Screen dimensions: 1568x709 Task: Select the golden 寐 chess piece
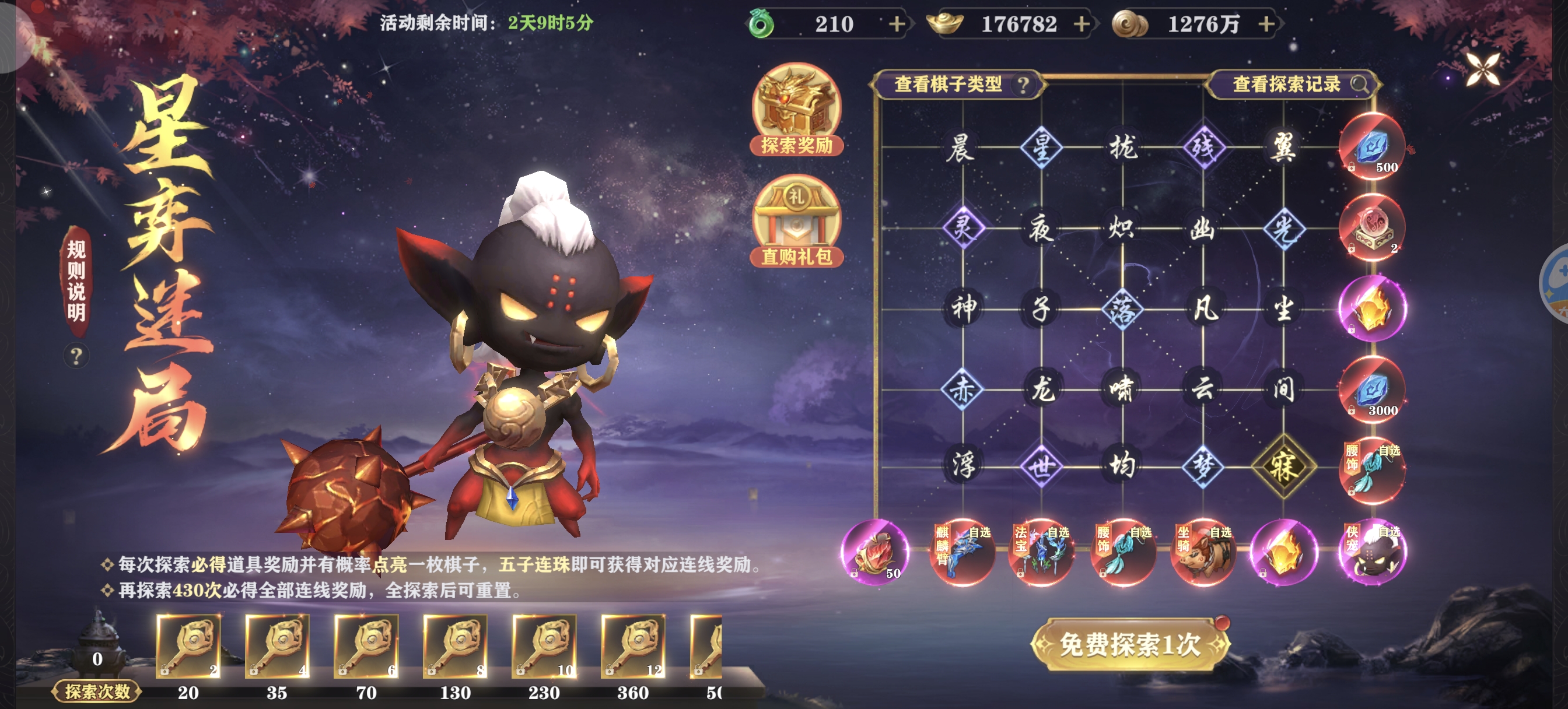[1283, 467]
